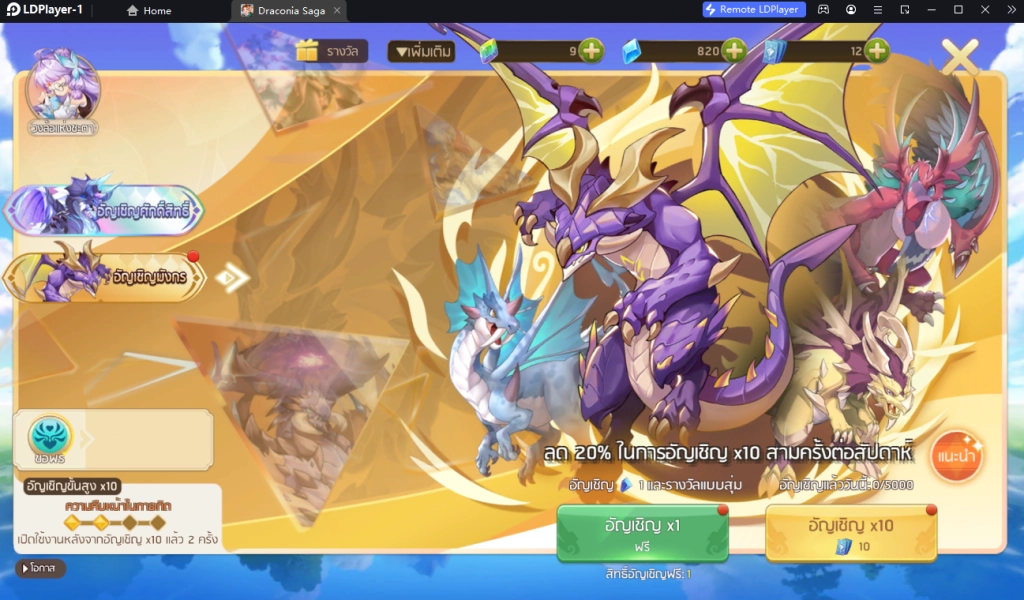Summon ten times with the yellow อัญเชิญ x10 button
1024x600 pixels.
(x=851, y=533)
